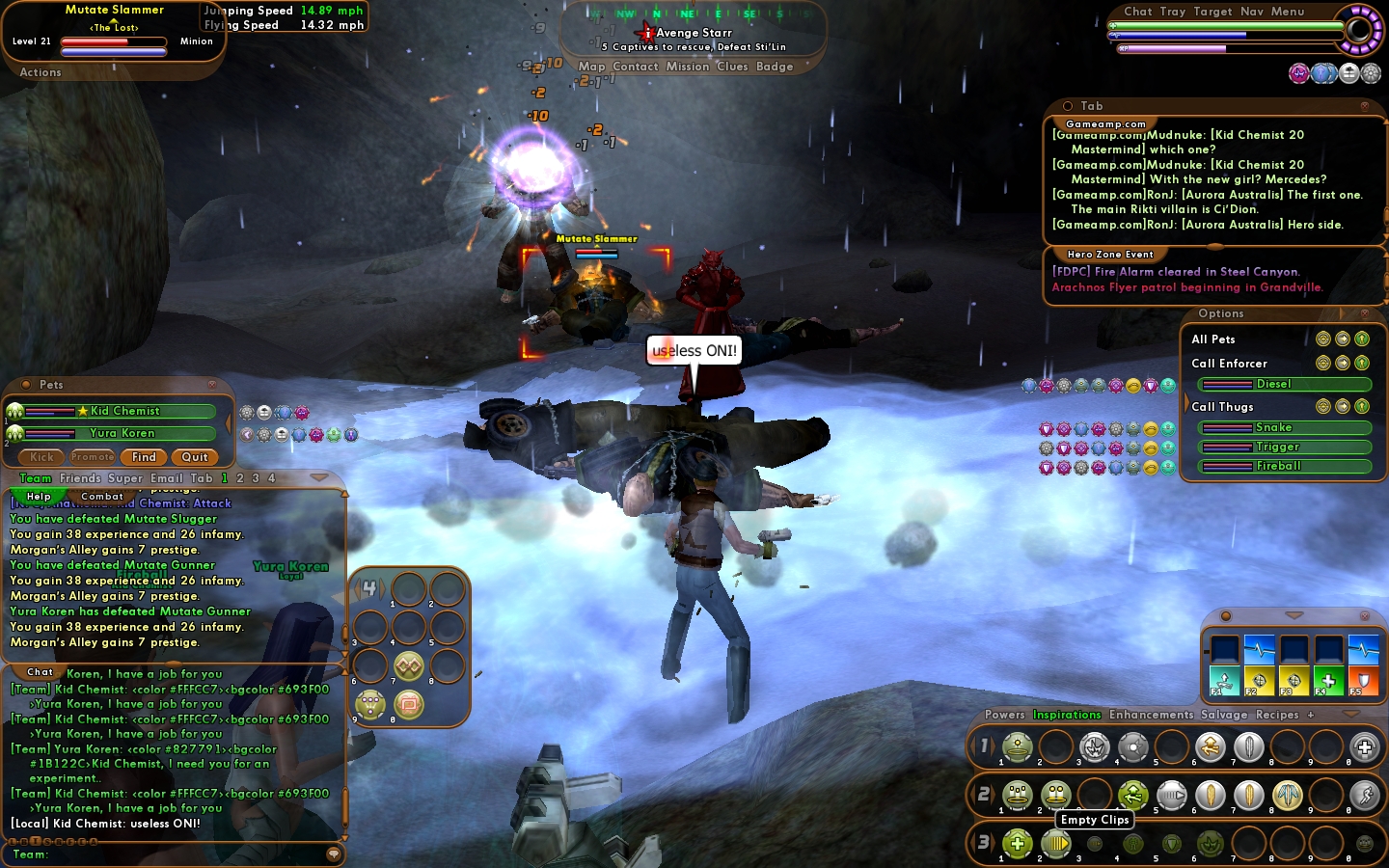Open the Enhancements tab
The width and height of the screenshot is (1389, 868).
pos(1151,715)
